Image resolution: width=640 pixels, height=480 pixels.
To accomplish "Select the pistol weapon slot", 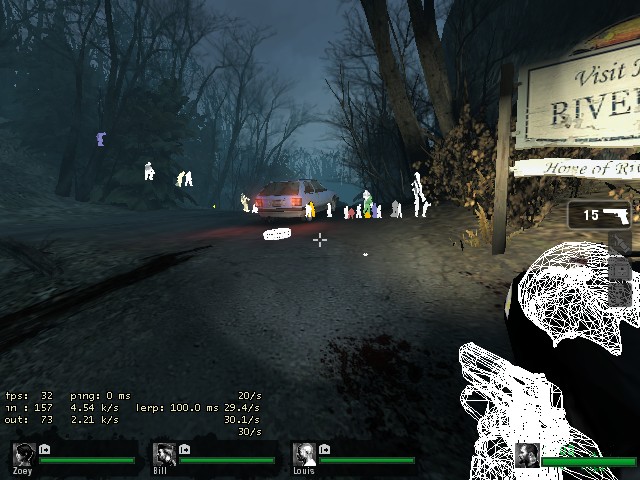I will point(604,215).
